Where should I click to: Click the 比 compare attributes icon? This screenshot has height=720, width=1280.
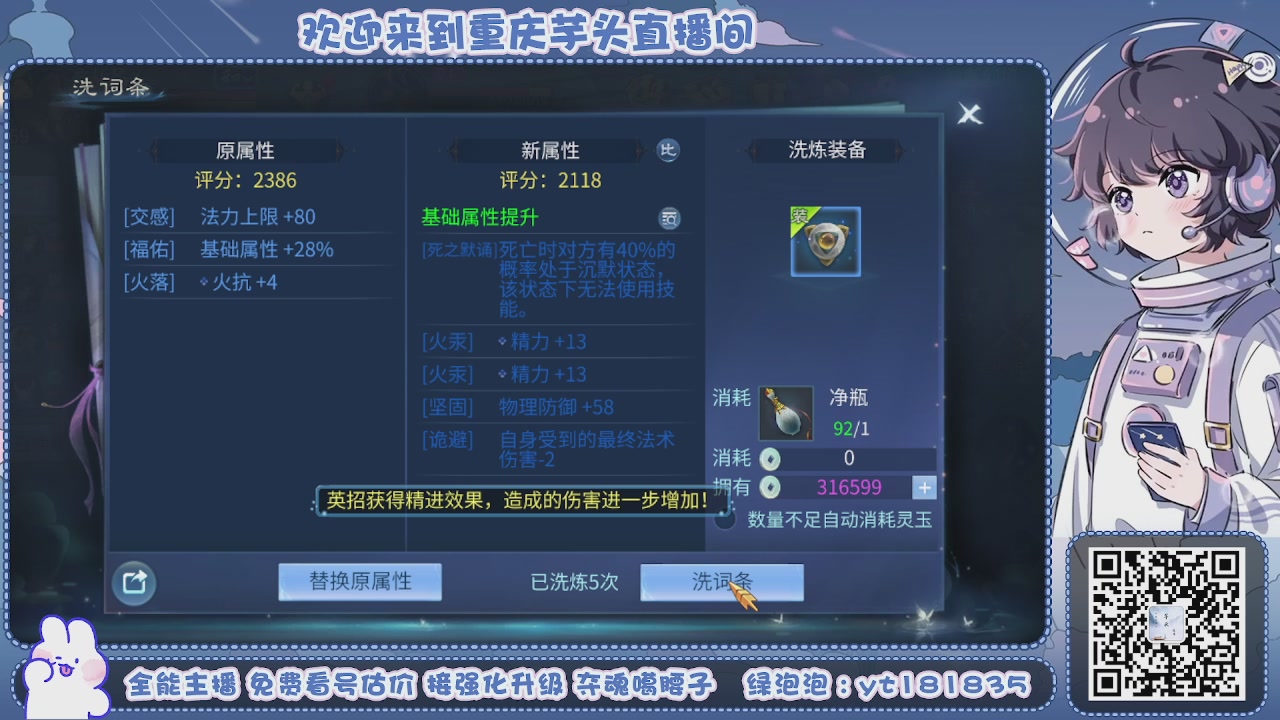668,150
